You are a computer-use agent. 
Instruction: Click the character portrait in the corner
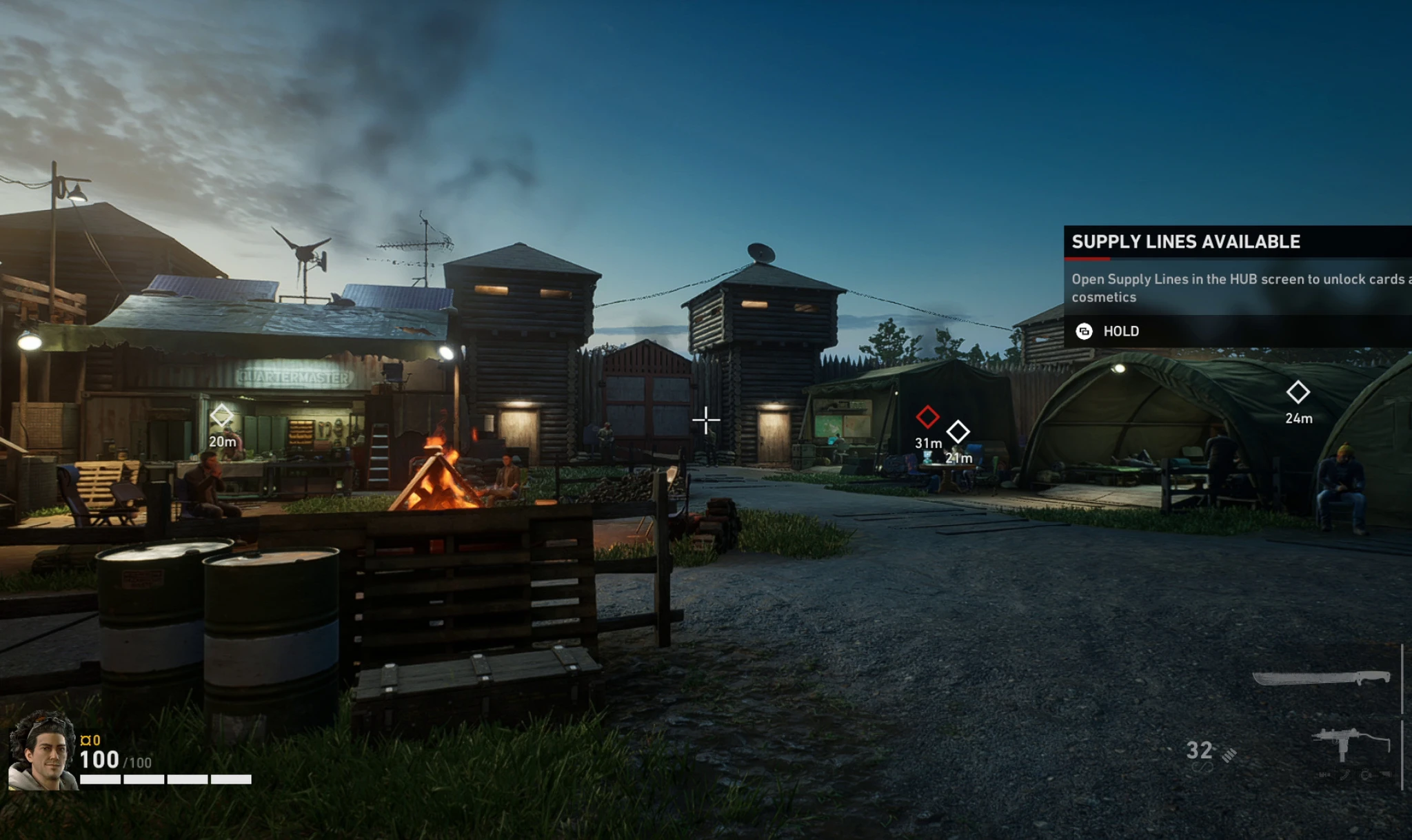coord(43,752)
